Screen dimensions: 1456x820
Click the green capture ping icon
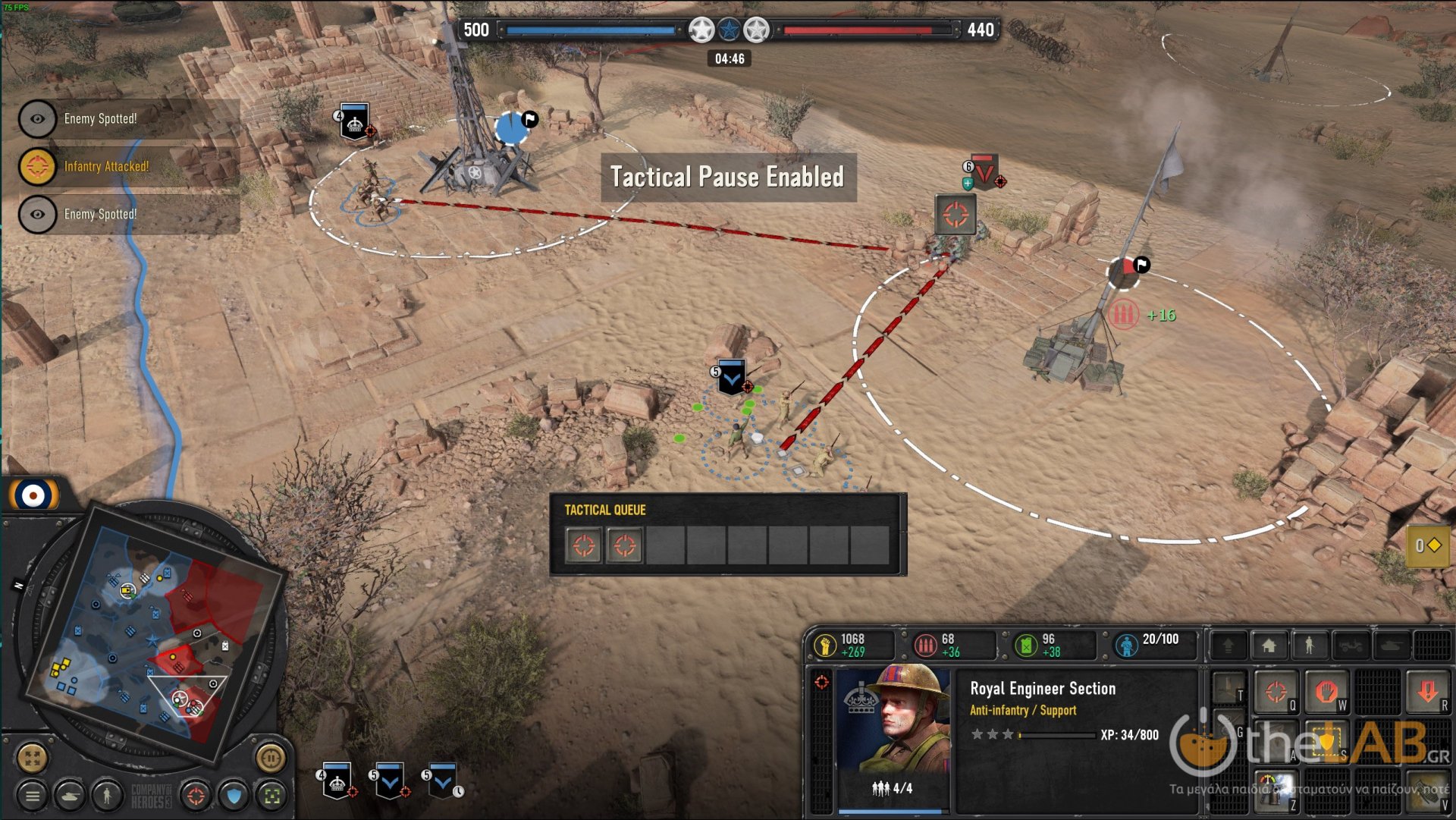click(x=271, y=796)
